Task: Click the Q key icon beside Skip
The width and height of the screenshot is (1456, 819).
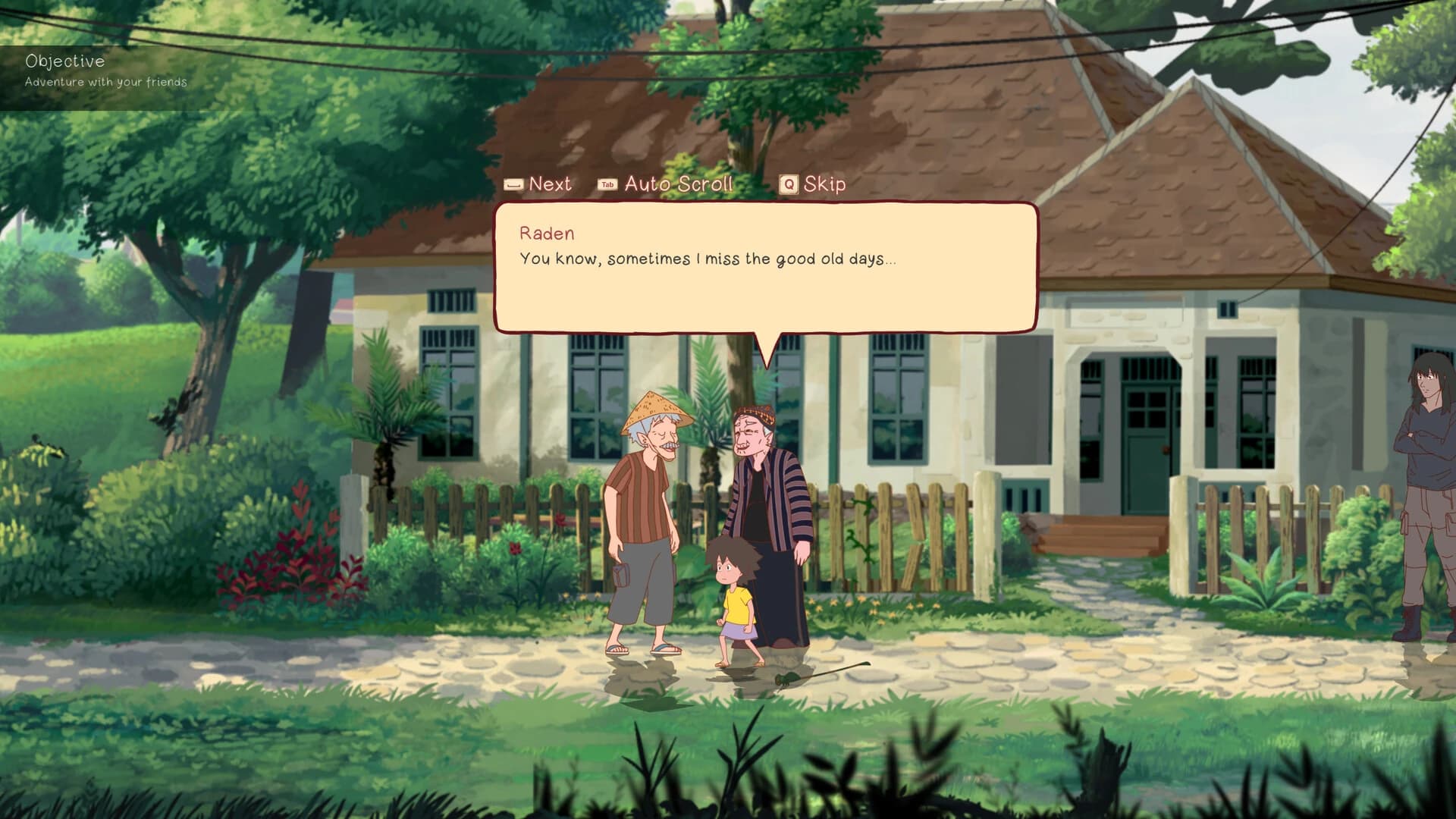Action: point(787,184)
